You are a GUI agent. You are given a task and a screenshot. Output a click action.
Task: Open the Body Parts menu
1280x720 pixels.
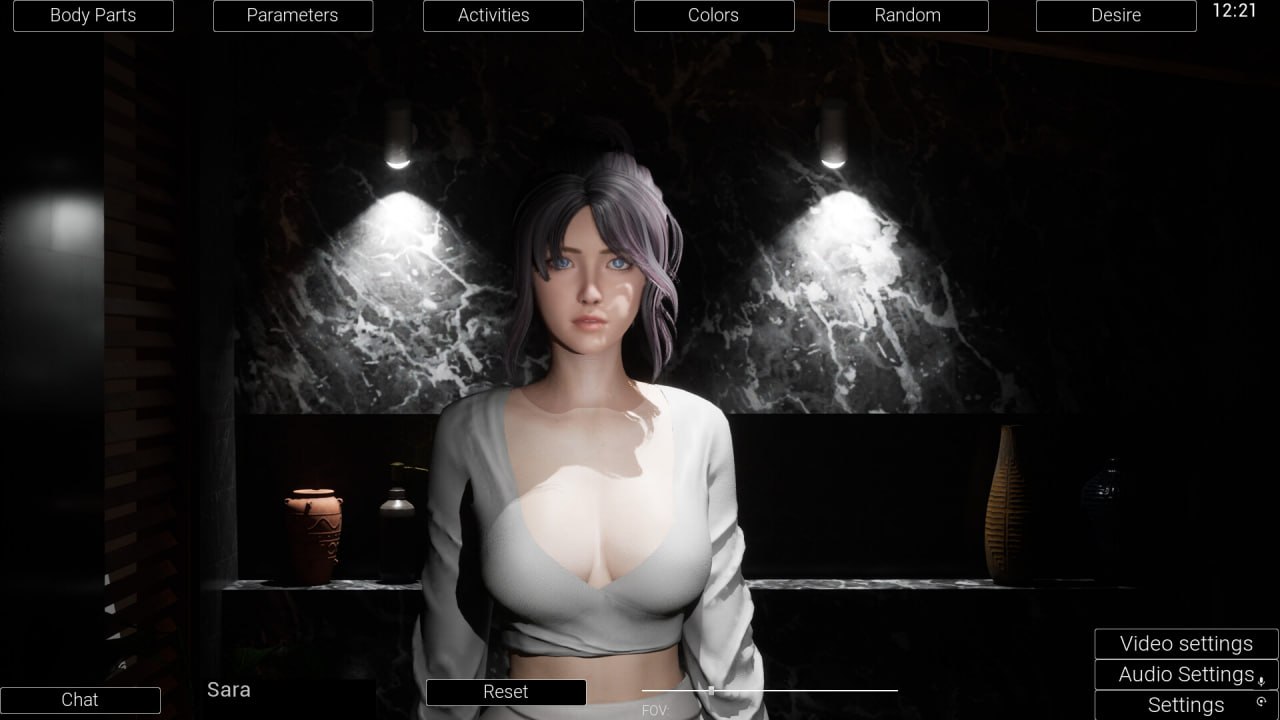point(92,15)
